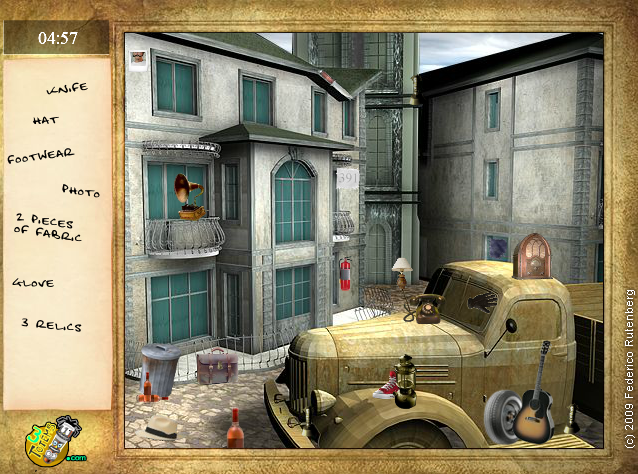
Task: Select the Photo list entry
Action: pos(81,189)
